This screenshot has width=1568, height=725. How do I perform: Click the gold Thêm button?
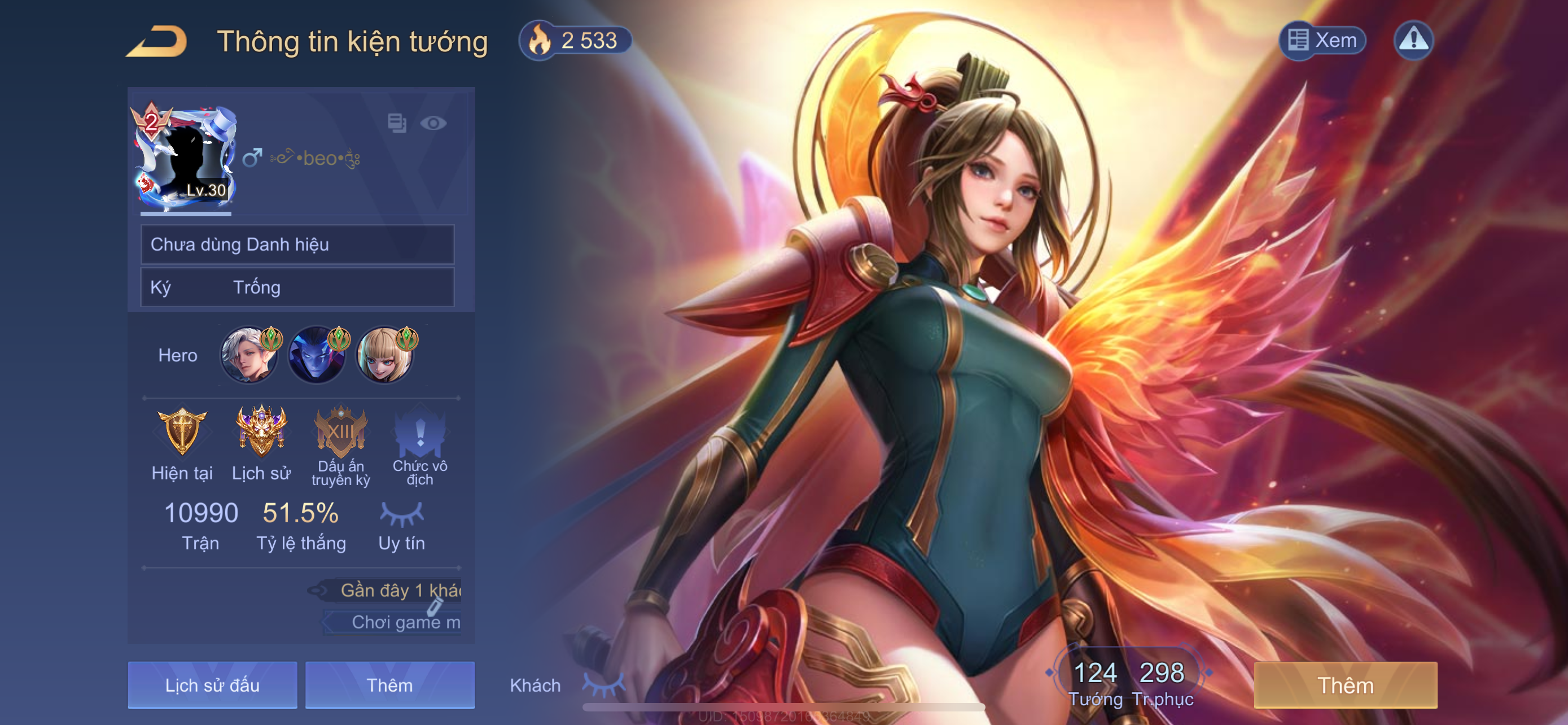(1345, 685)
